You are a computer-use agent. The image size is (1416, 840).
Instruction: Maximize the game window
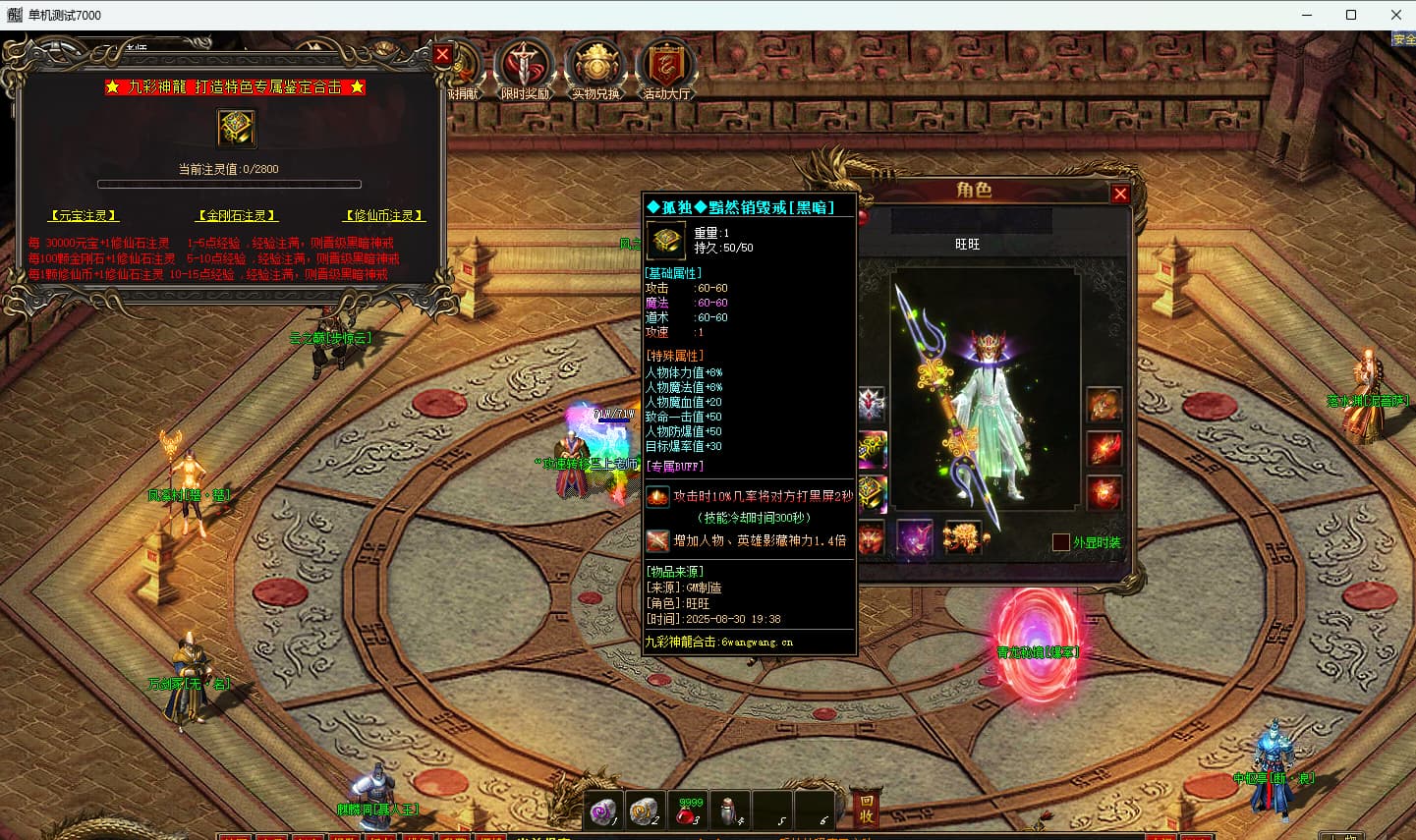point(1351,15)
